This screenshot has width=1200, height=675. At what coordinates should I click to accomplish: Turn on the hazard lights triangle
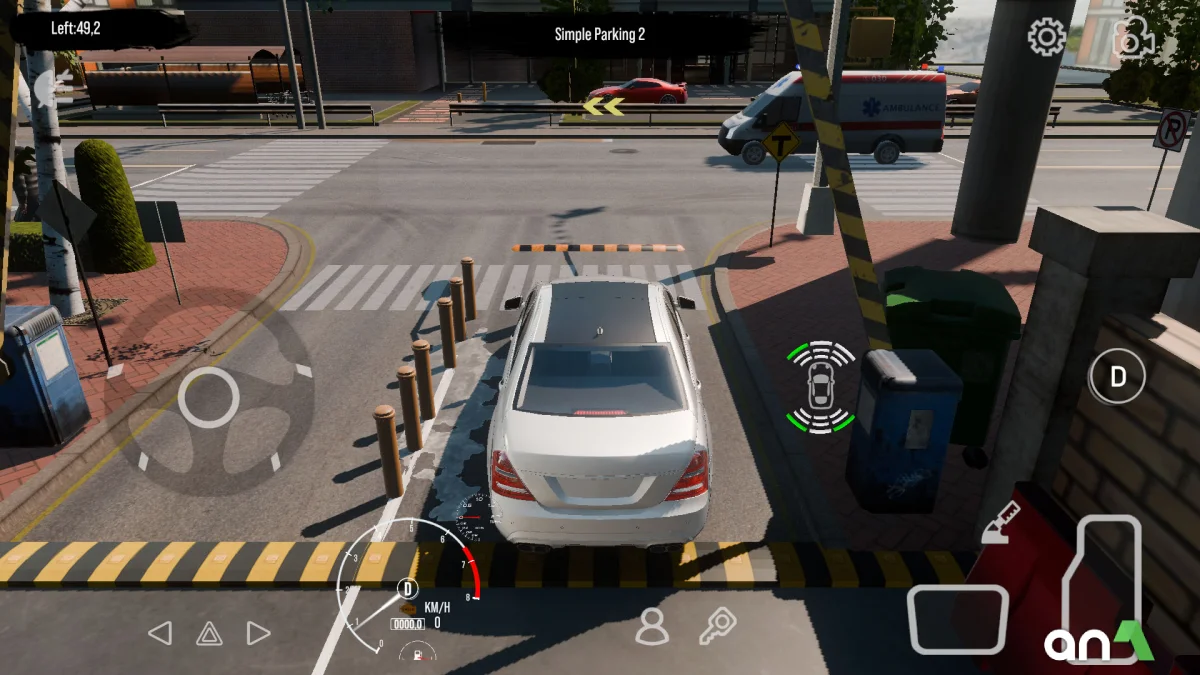click(209, 633)
